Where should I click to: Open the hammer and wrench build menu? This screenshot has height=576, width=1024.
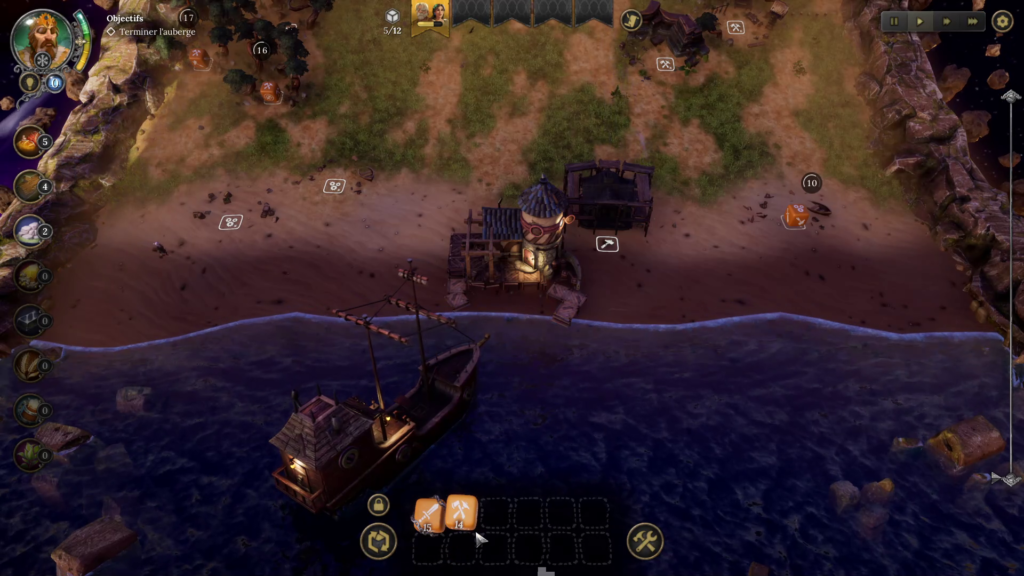coord(645,542)
